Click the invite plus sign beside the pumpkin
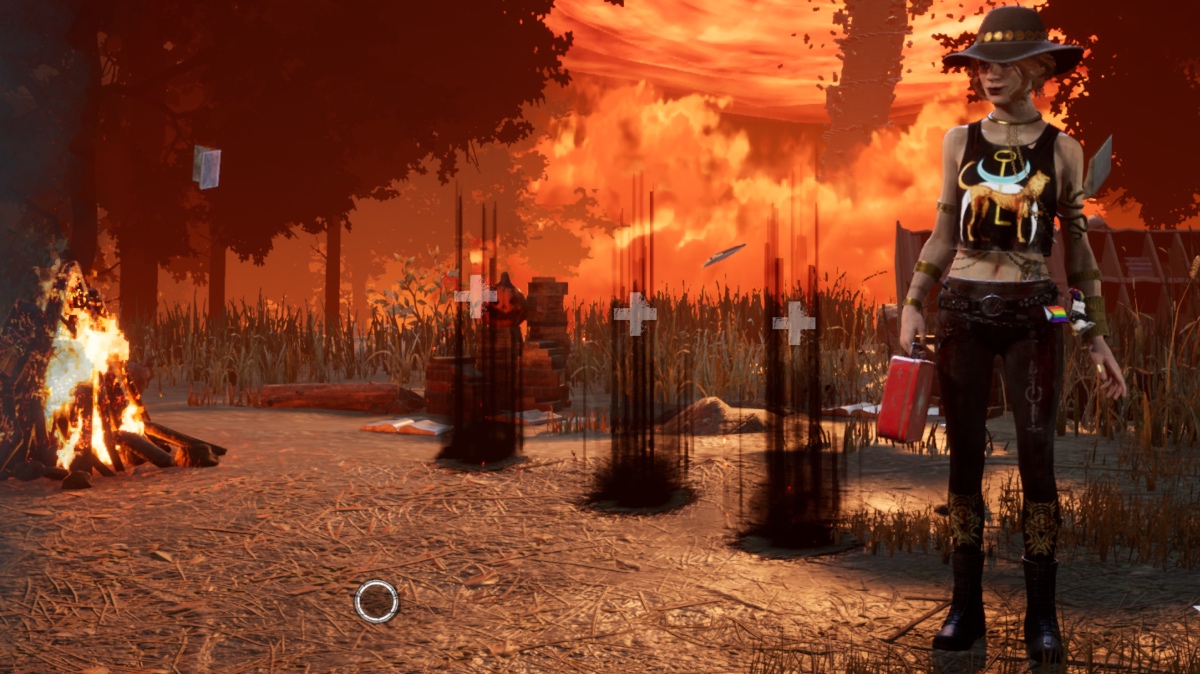Viewport: 1200px width, 674px height. coord(475,296)
